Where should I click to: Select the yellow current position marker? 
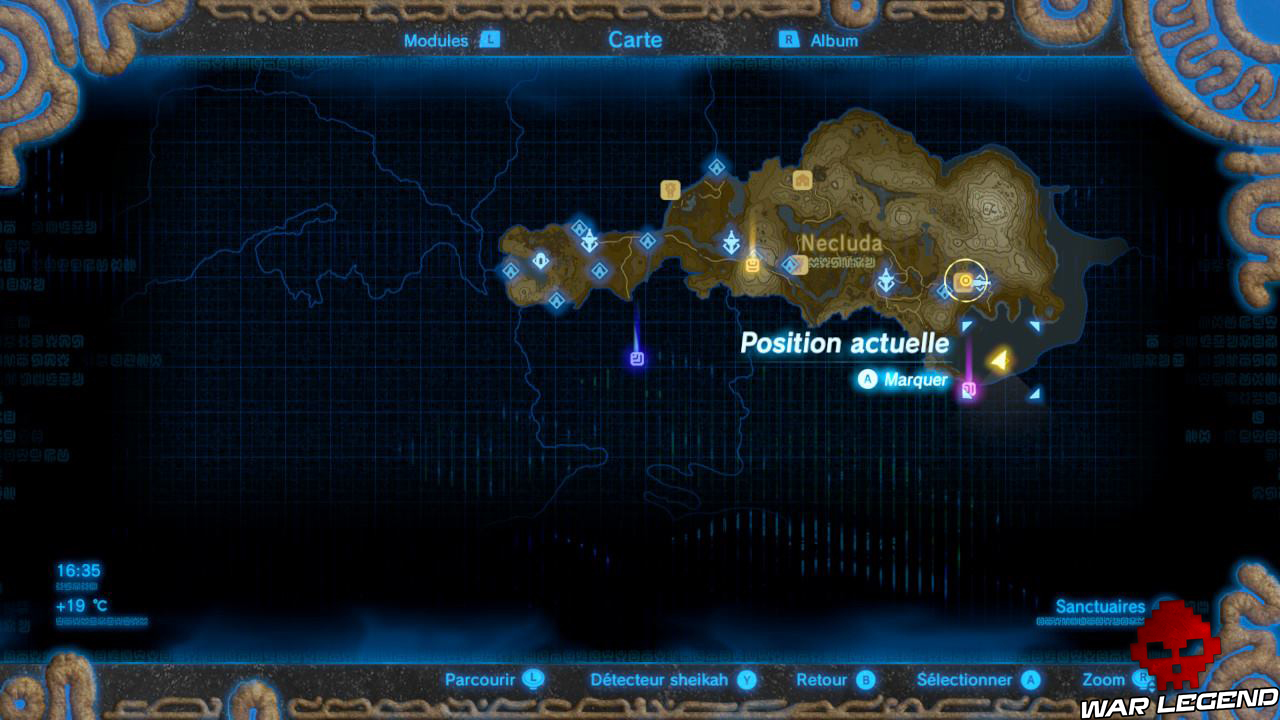[964, 281]
